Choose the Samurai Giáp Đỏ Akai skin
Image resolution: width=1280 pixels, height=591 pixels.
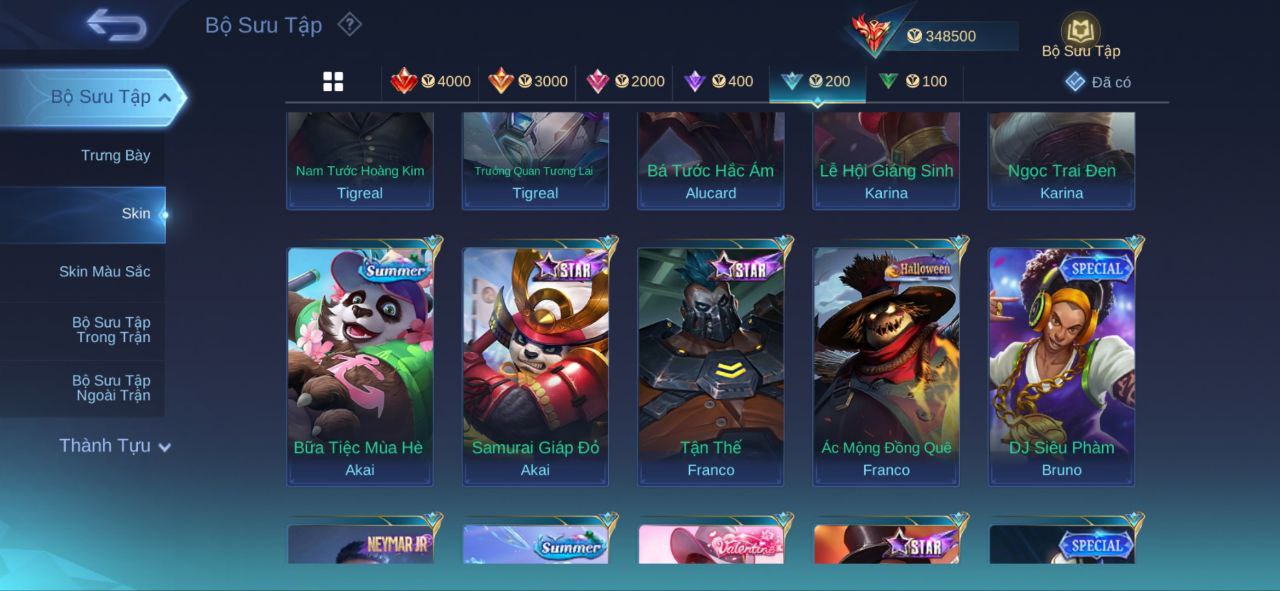pos(535,365)
